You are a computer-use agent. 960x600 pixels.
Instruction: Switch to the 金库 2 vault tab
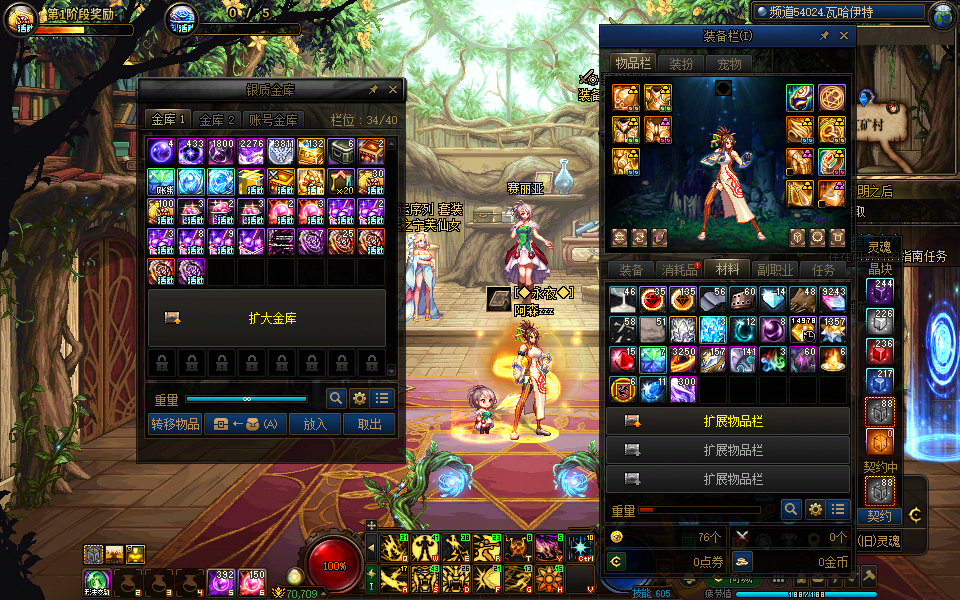(x=217, y=120)
